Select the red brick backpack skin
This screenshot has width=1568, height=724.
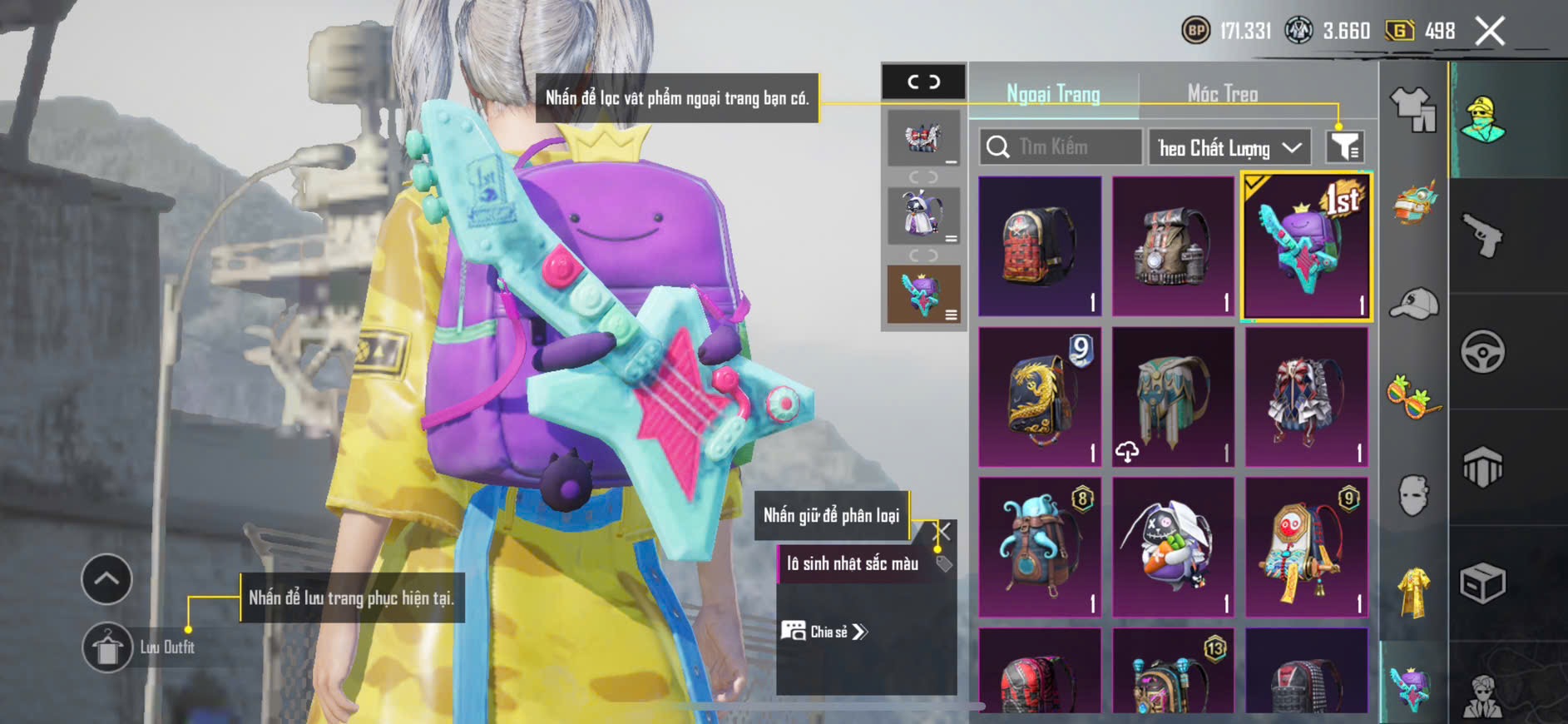(1040, 246)
